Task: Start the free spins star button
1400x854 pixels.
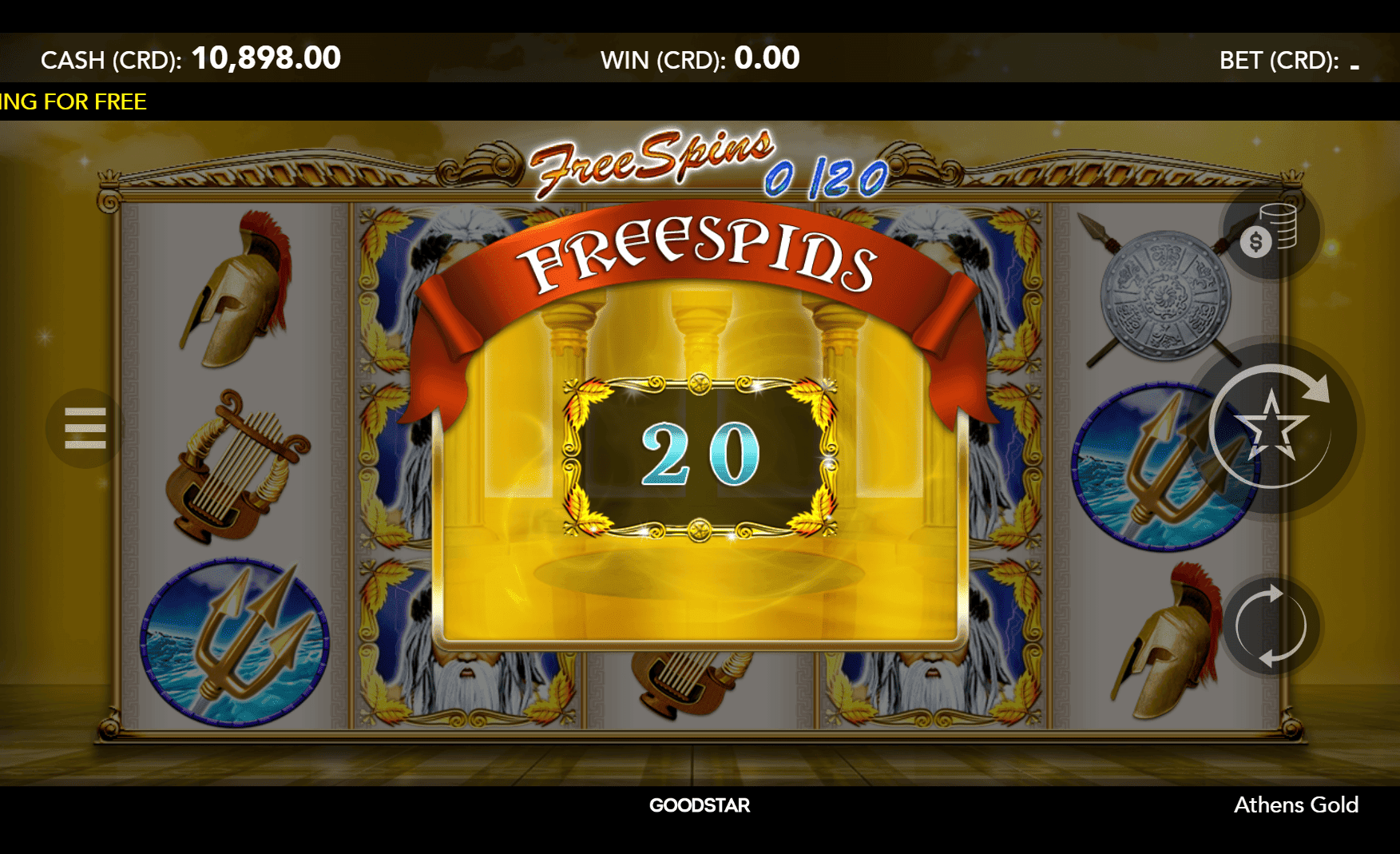Action: click(1271, 427)
